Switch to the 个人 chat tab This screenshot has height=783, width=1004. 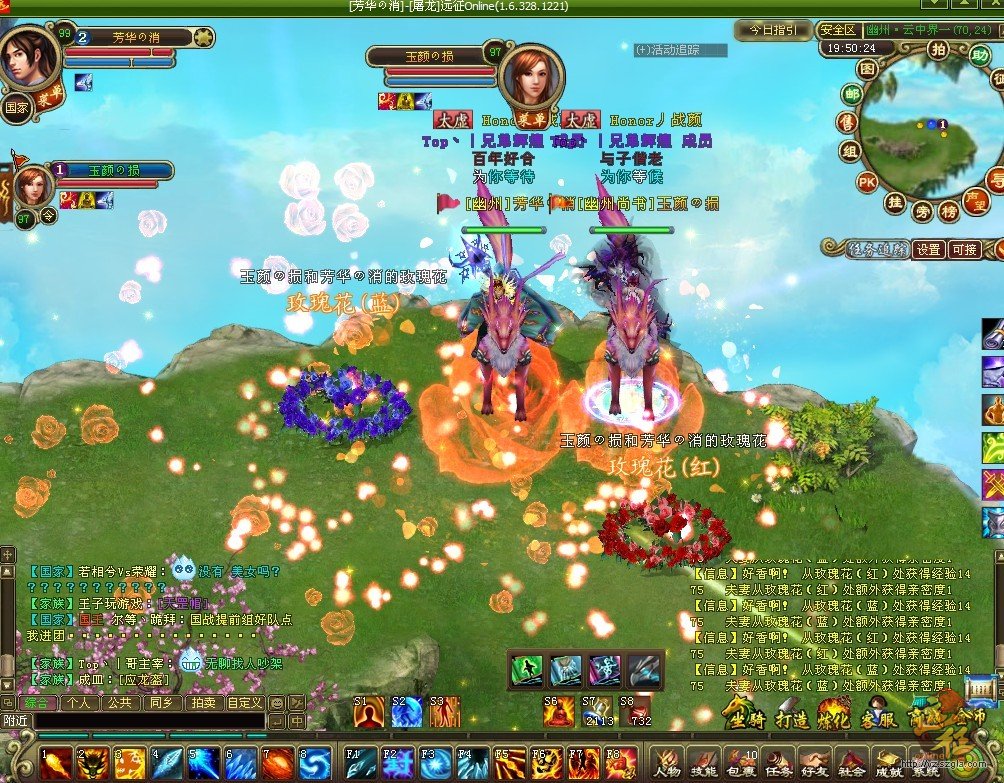(79, 702)
